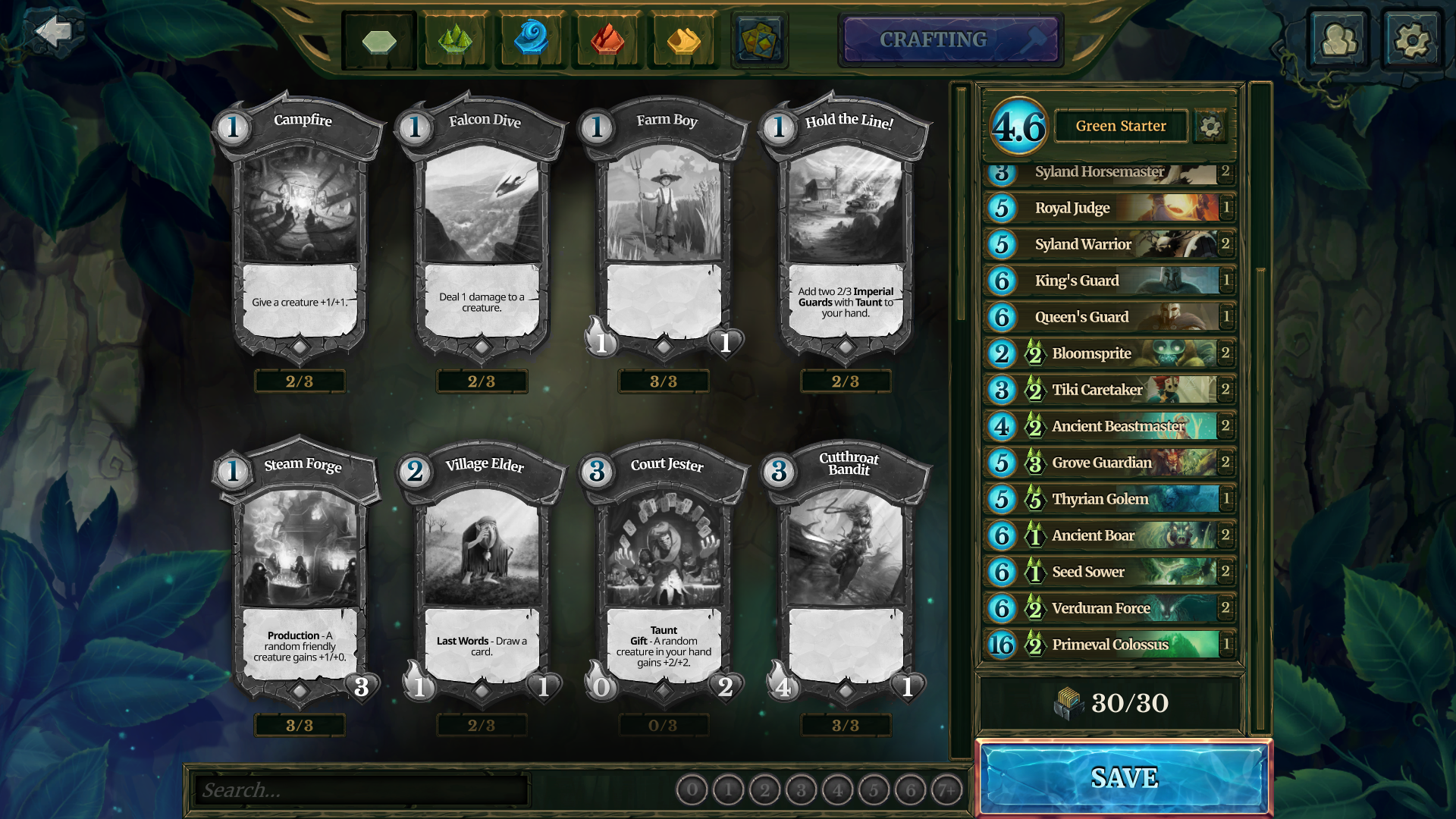Add the Court Jester card
This screenshot has height=819, width=1456.
coord(664,573)
